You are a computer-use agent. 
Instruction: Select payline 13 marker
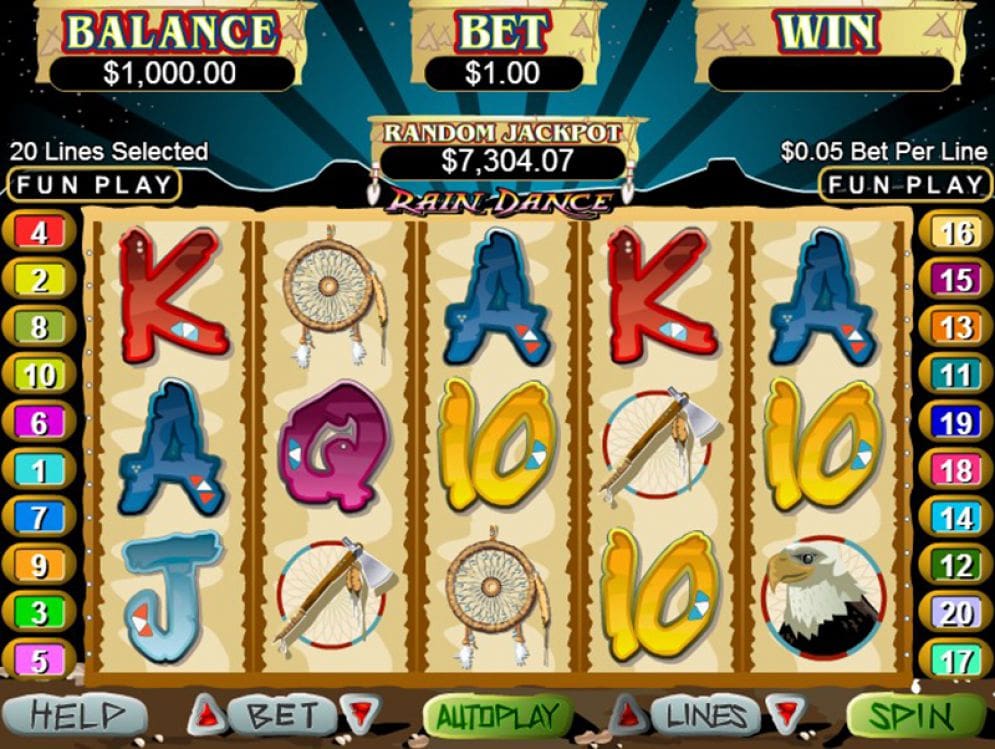(x=956, y=328)
